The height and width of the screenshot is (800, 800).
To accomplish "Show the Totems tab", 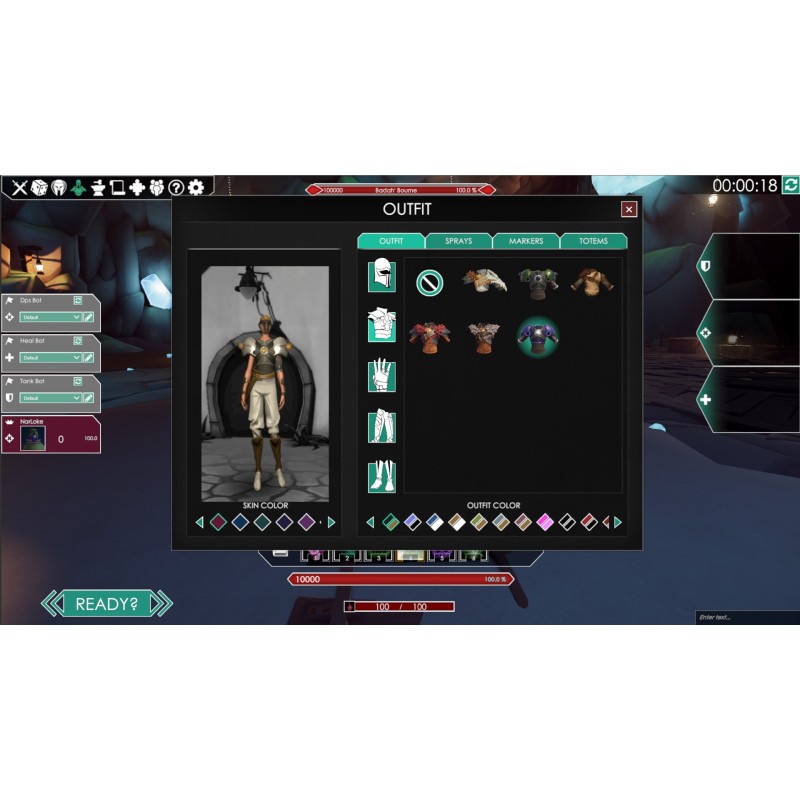I will tap(593, 241).
